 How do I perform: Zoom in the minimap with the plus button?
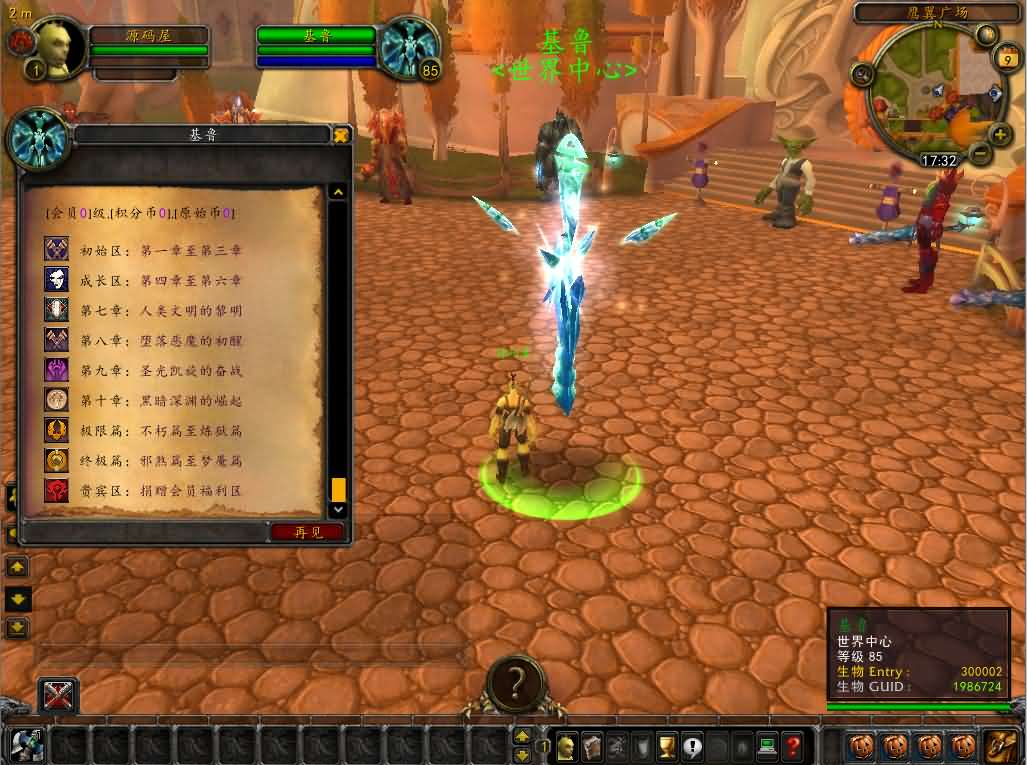pyautogui.click(x=1000, y=135)
